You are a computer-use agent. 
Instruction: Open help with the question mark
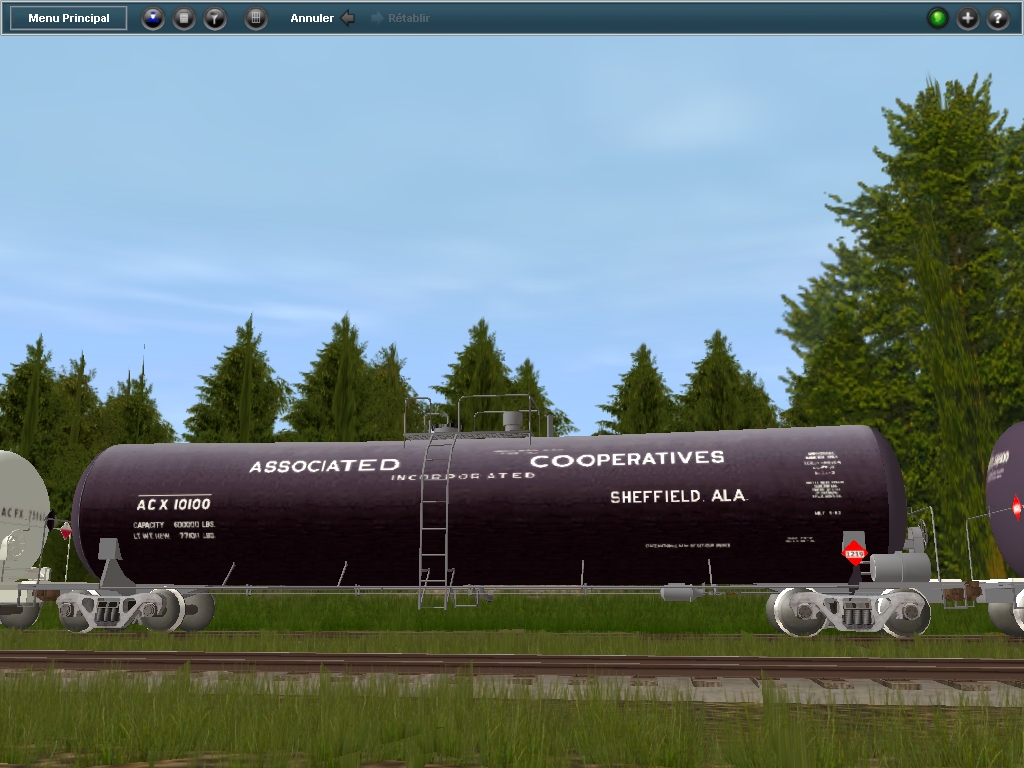click(998, 18)
